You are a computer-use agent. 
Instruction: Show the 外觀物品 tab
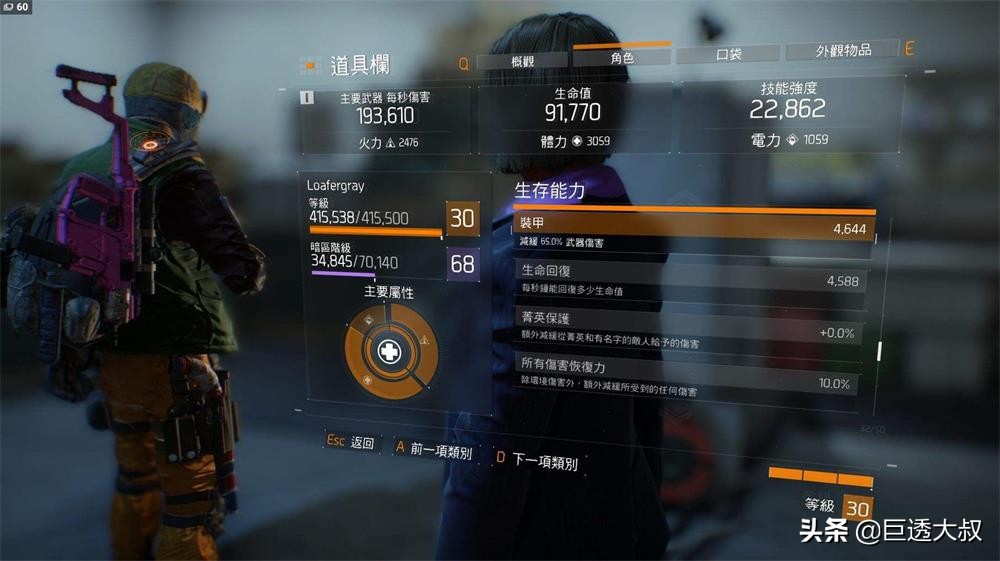click(x=843, y=50)
